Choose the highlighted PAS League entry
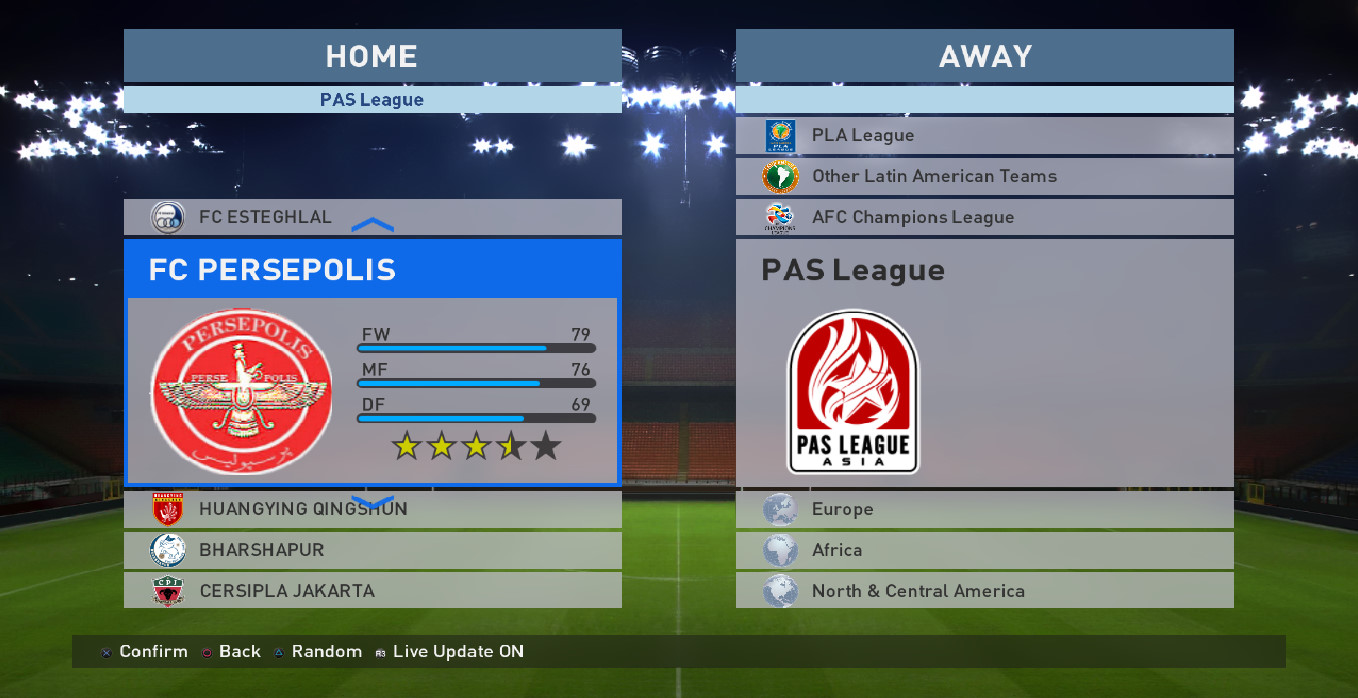Screen dimensions: 1358x698 (984, 362)
